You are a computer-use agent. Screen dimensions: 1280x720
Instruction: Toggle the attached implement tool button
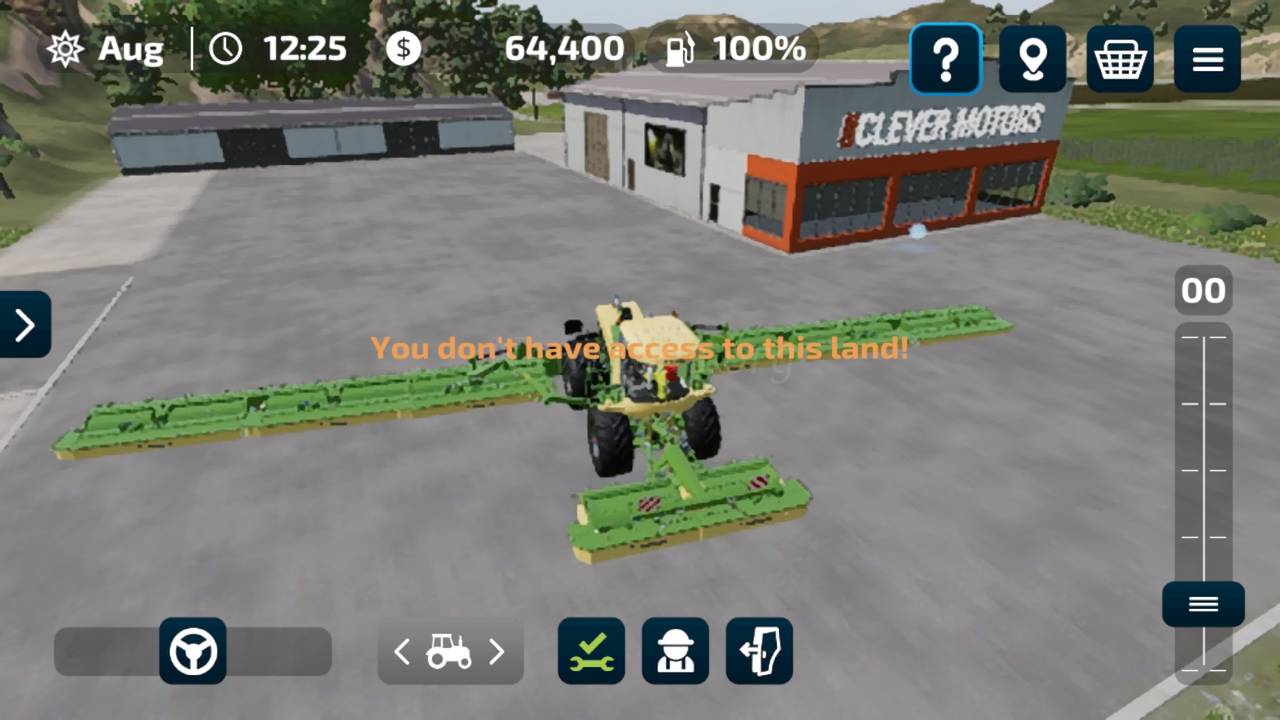(591, 651)
